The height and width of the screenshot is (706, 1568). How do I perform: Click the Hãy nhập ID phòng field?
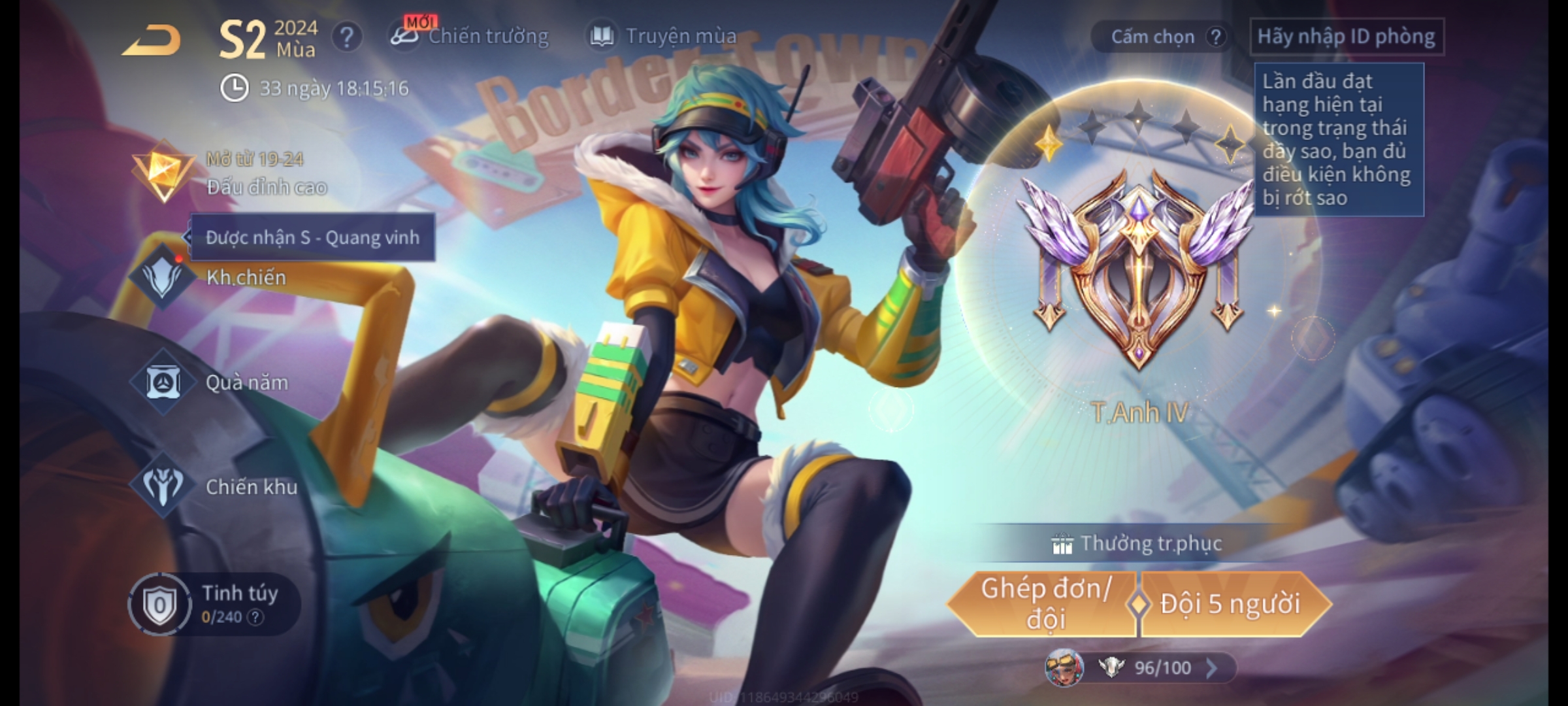1346,37
